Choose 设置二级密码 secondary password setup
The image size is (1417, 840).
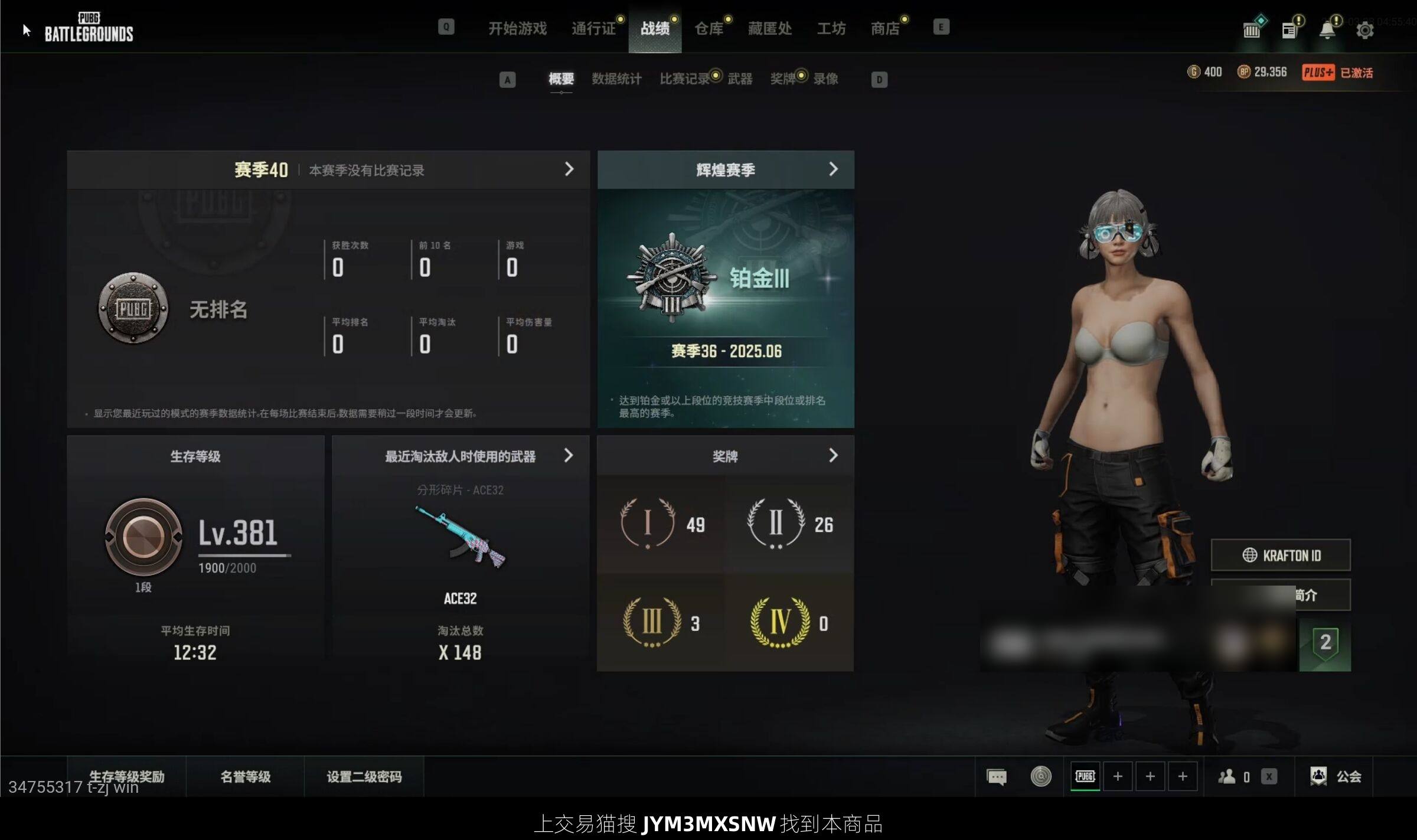(x=364, y=776)
